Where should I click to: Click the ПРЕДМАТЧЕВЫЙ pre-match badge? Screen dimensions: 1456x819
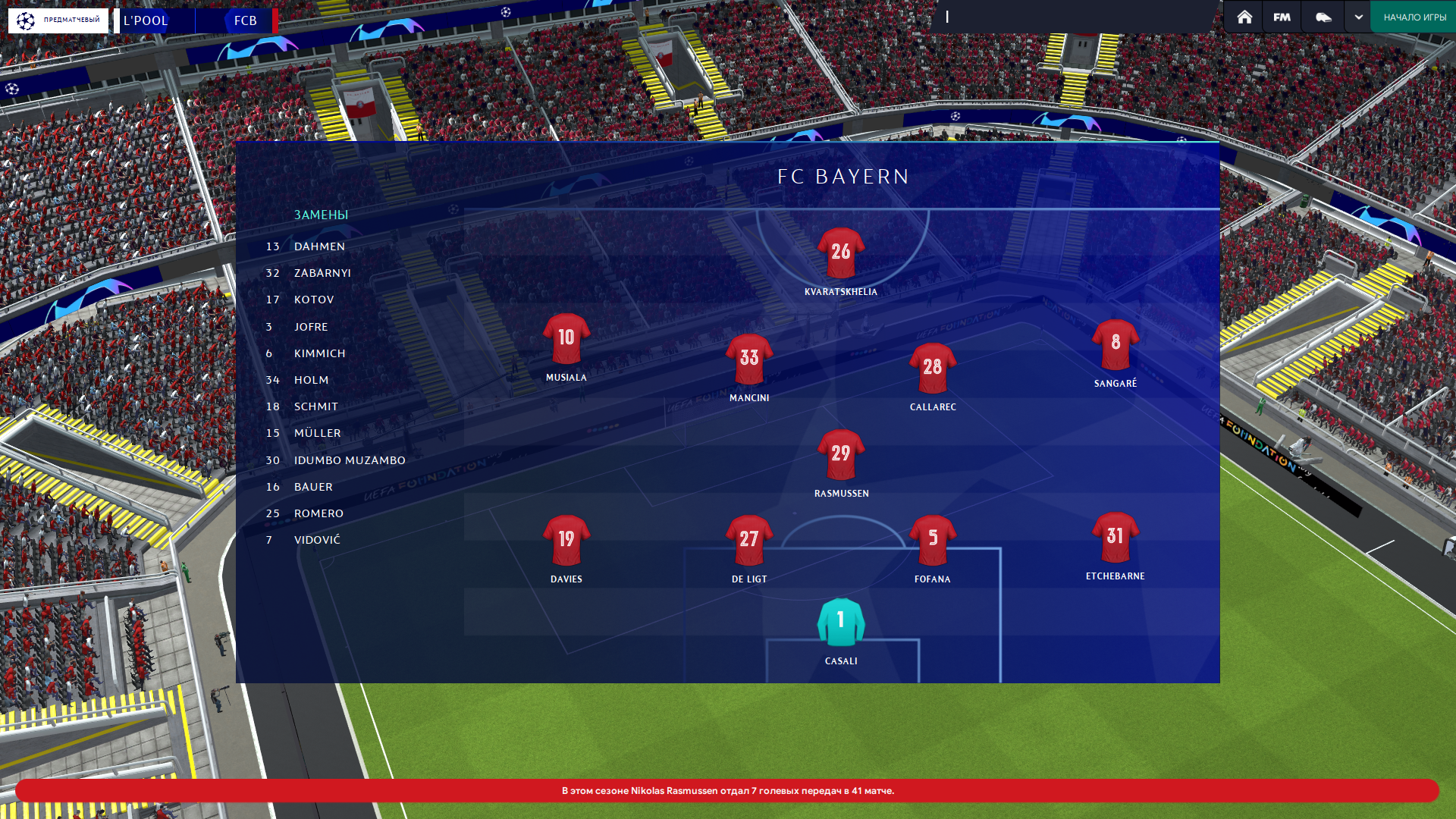click(58, 20)
